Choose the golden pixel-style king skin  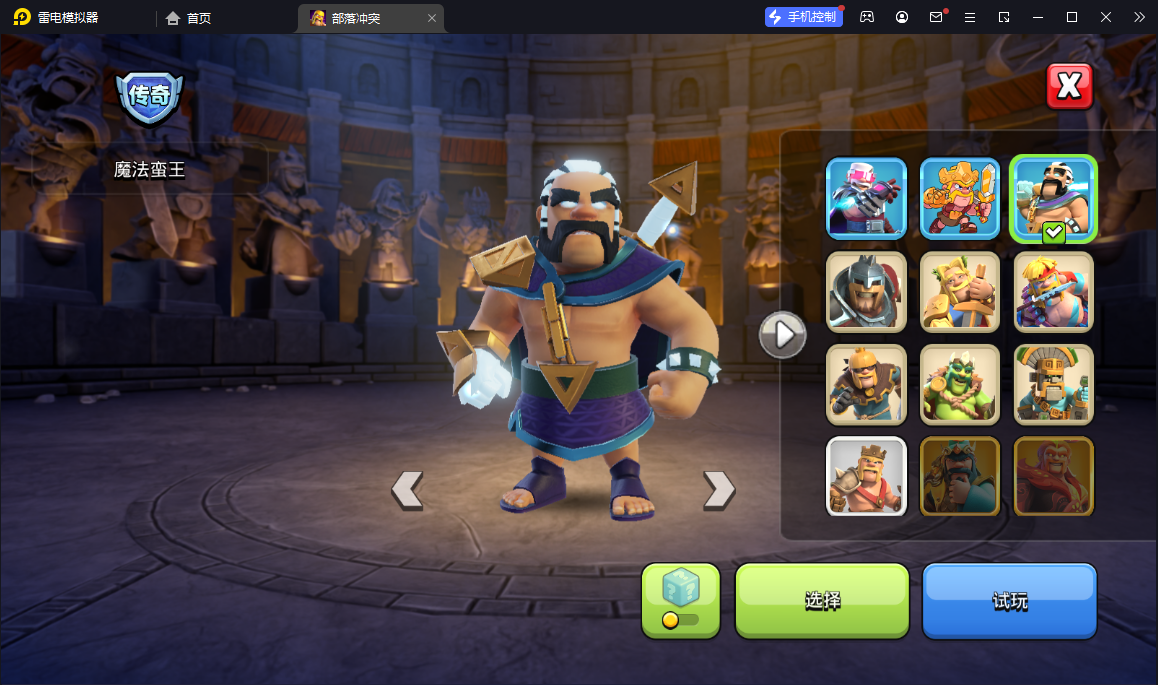[x=960, y=198]
